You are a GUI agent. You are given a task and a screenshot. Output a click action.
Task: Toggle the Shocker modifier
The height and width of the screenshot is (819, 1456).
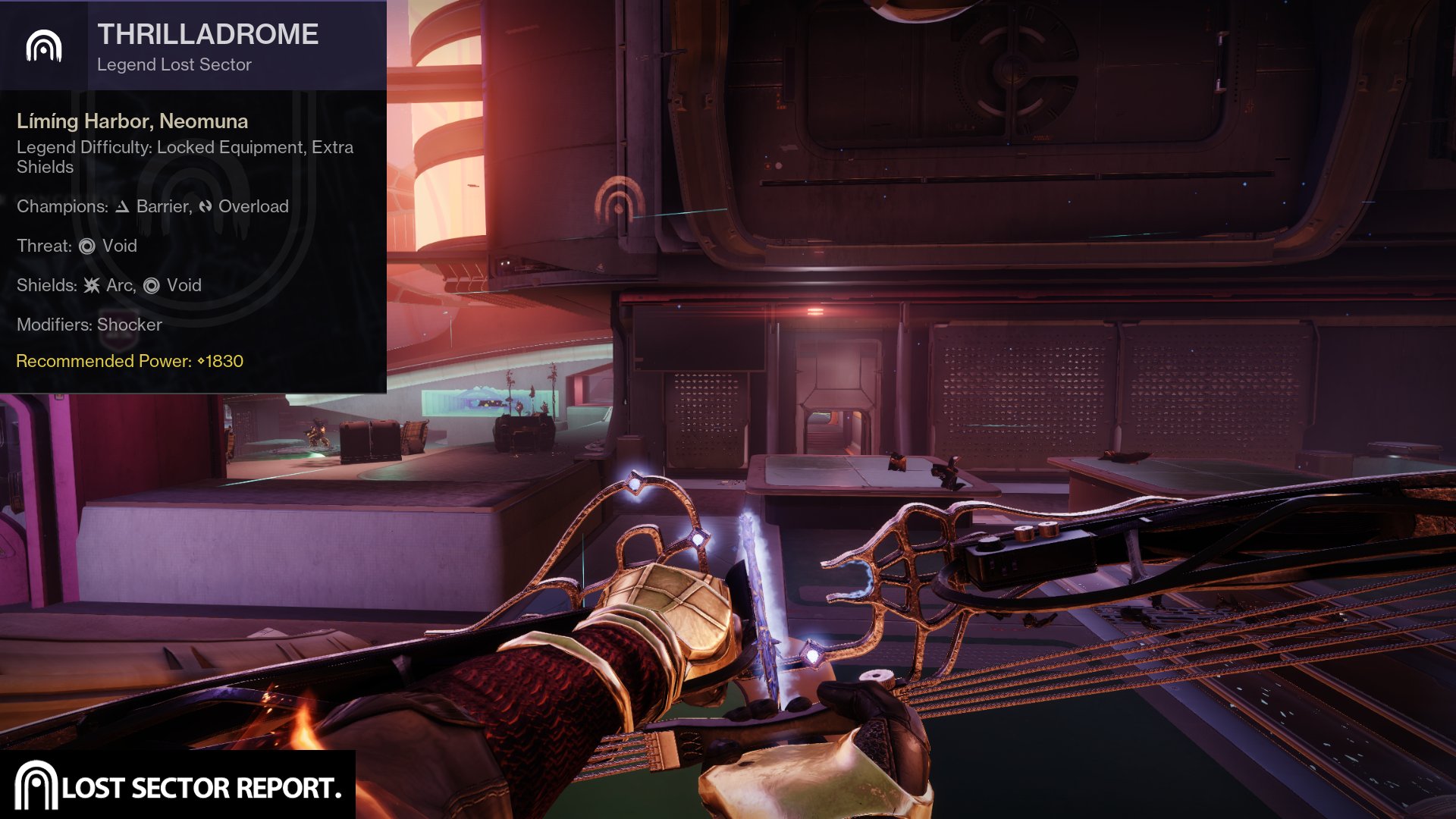pyautogui.click(x=127, y=325)
